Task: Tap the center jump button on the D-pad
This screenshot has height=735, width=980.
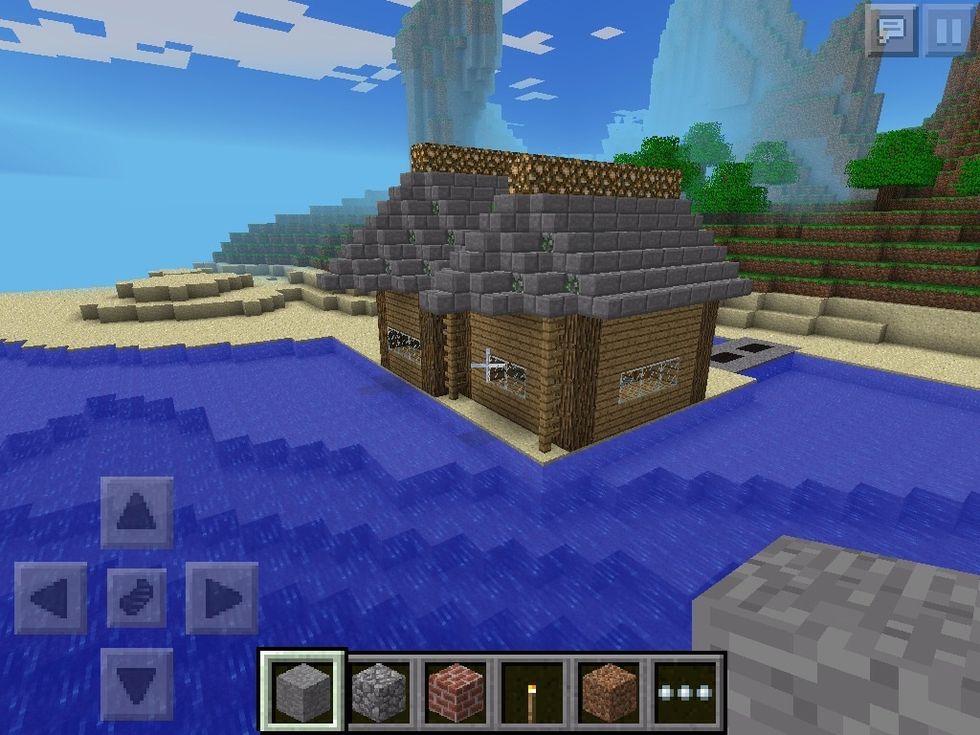Action: (137, 598)
